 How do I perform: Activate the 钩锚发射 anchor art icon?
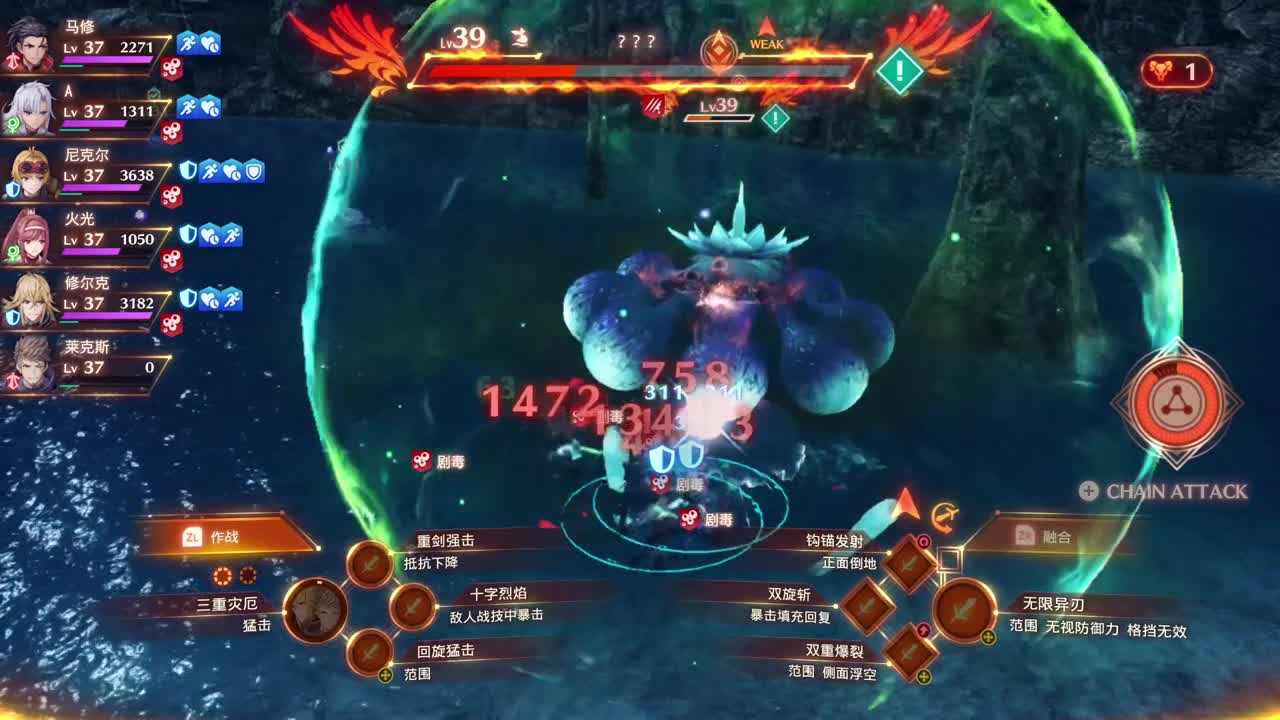click(x=906, y=562)
